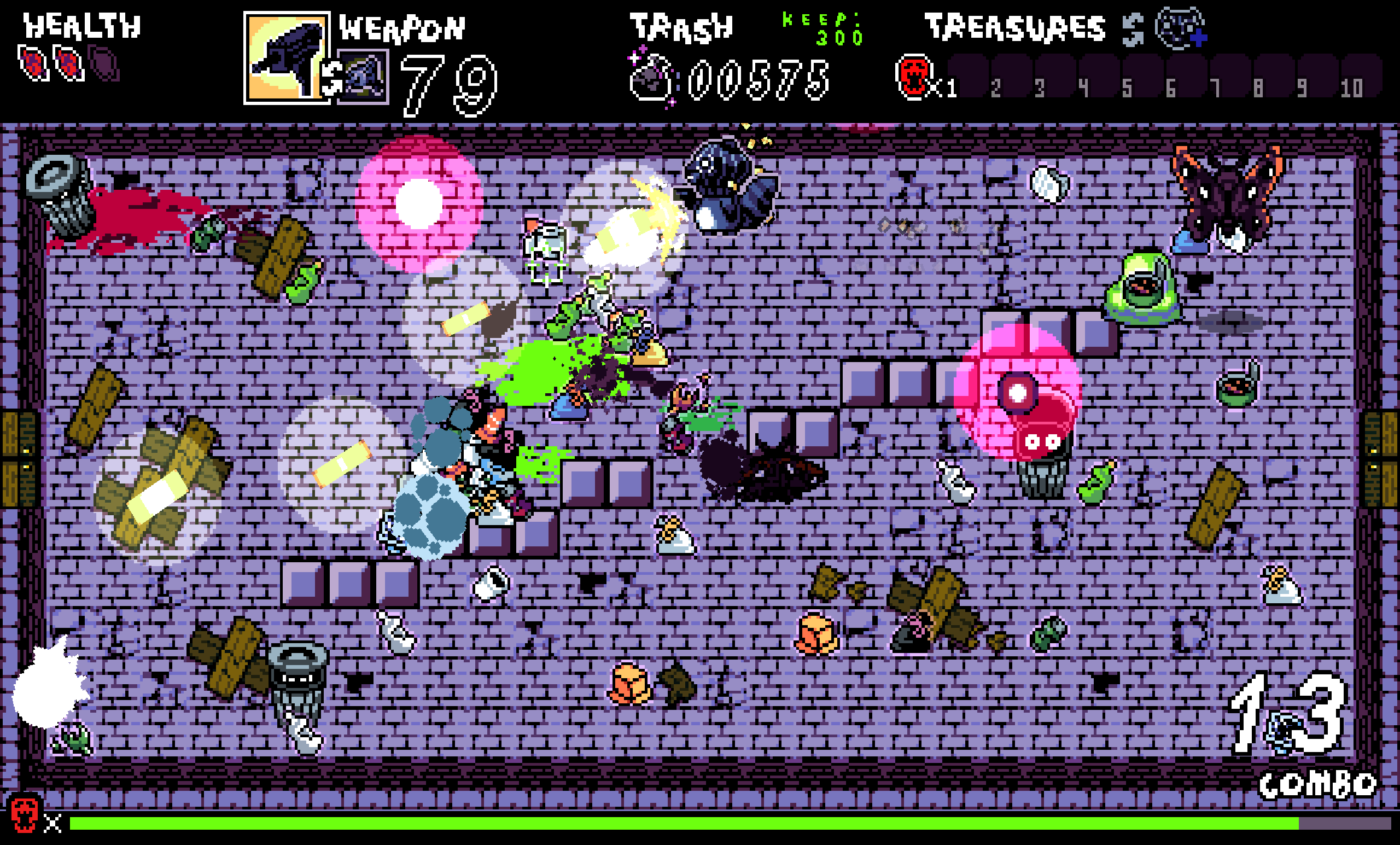Select the red skull treasure in slot one
Viewport: 1400px width, 845px height.
[x=913, y=77]
